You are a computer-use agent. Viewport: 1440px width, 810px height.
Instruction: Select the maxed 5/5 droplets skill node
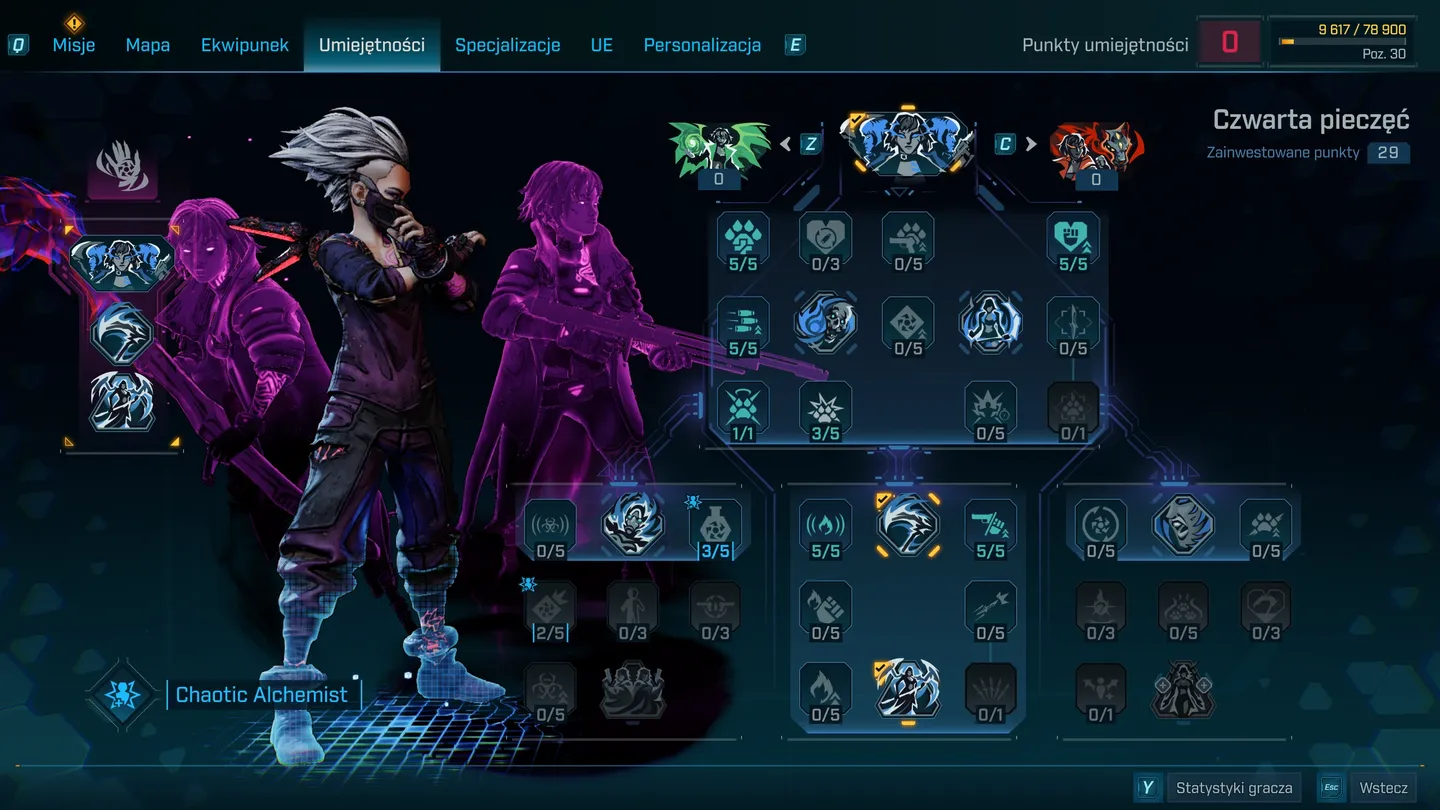(743, 240)
